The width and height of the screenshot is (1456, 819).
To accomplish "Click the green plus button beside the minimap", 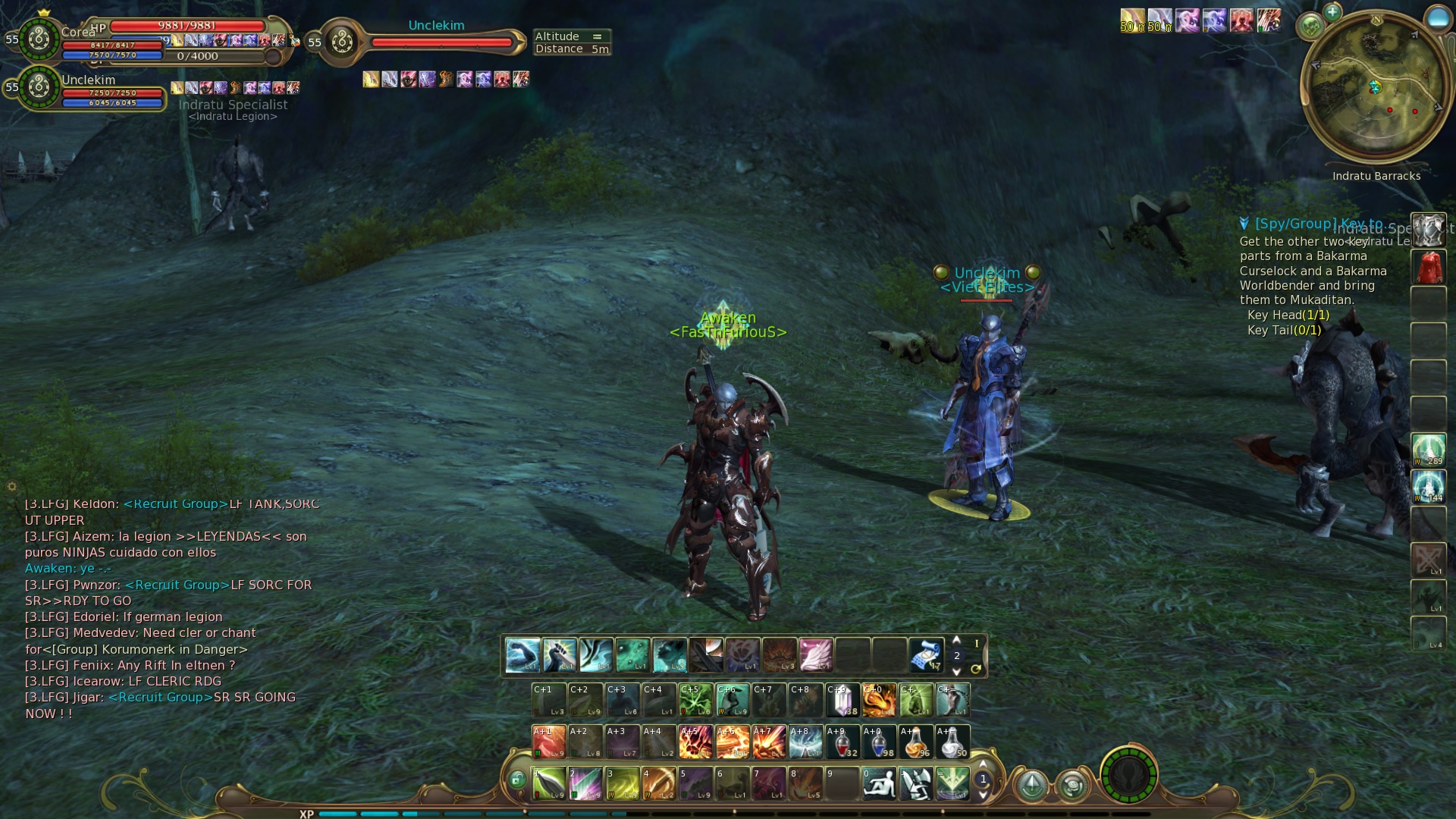I will click(x=1332, y=11).
